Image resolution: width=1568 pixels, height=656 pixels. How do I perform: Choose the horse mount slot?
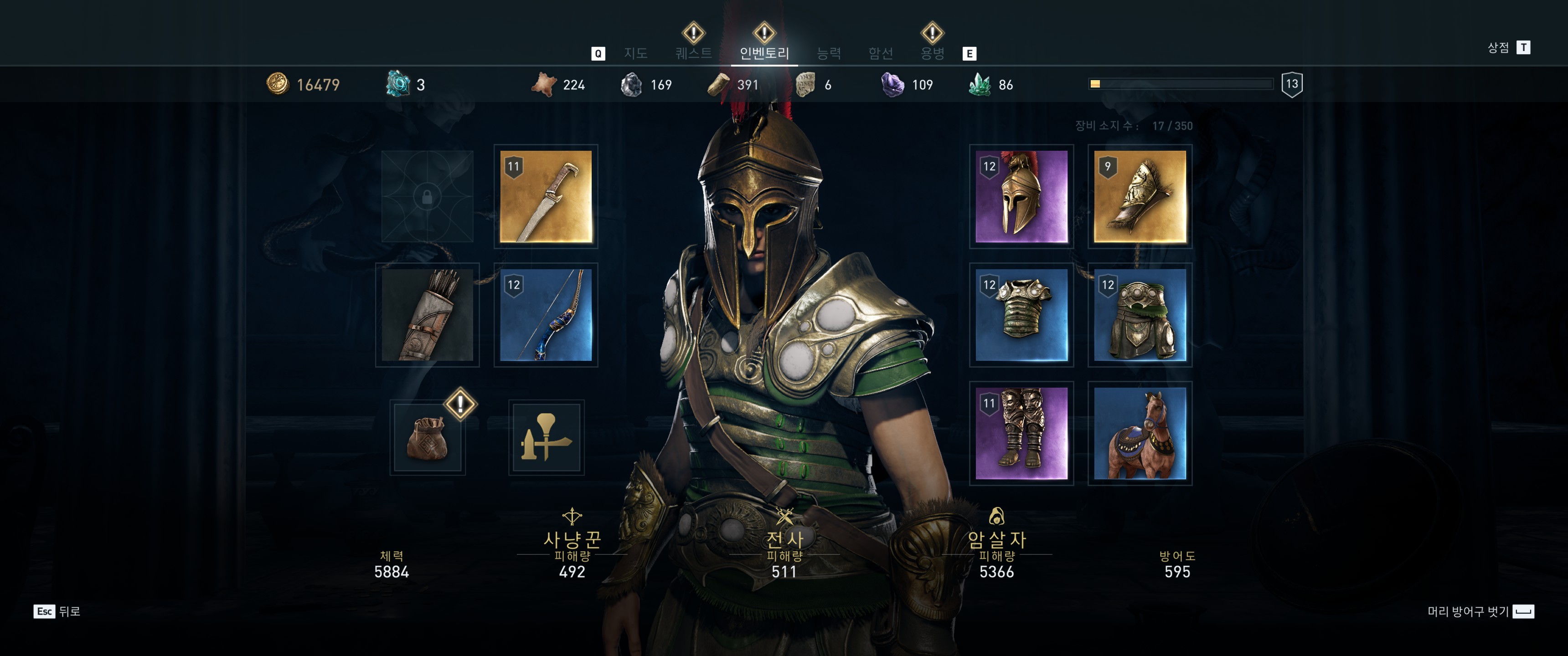point(1140,433)
